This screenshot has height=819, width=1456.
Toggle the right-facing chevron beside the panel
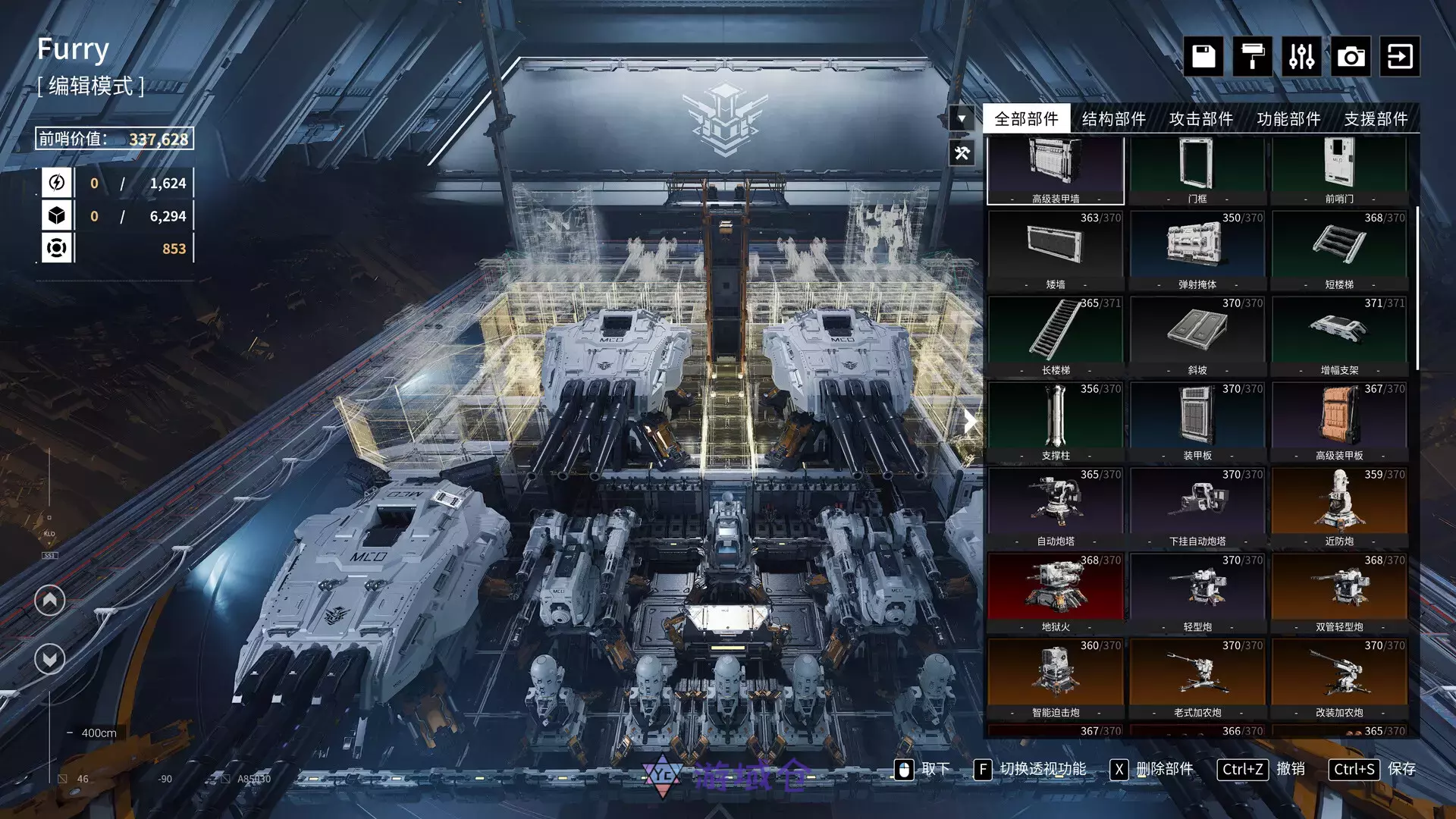[971, 422]
